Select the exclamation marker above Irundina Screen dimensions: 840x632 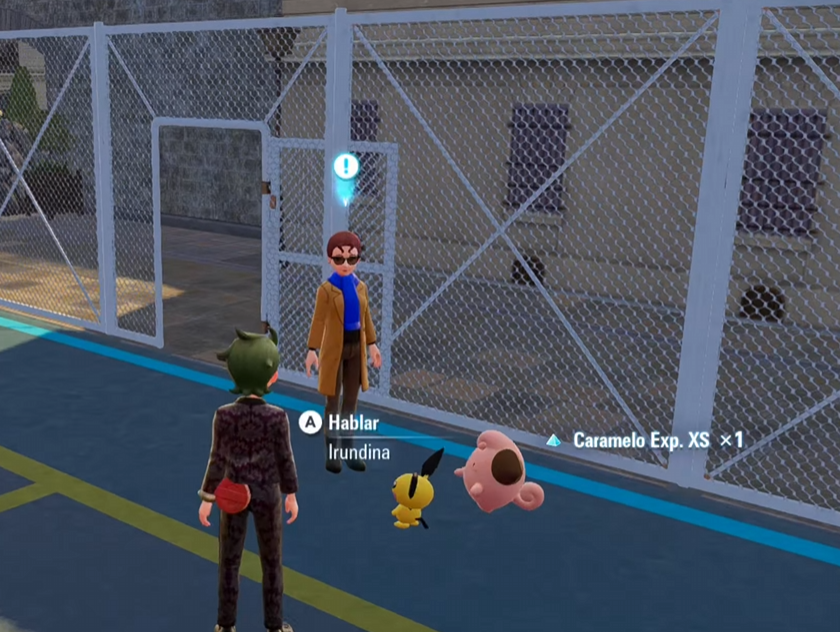[346, 168]
